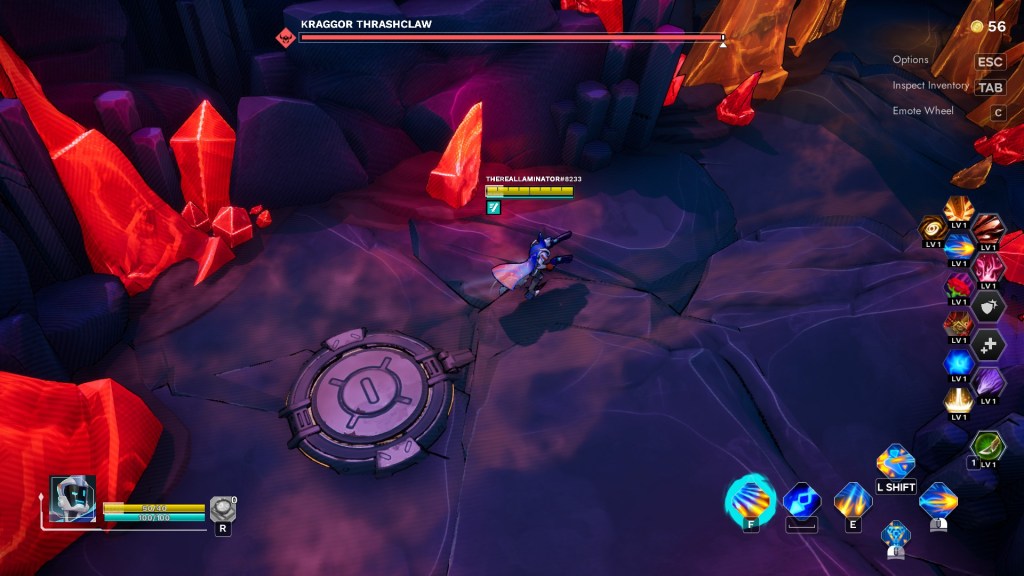Inspect the golden light beam upgrade icon
1024x576 pixels.
pos(959,401)
